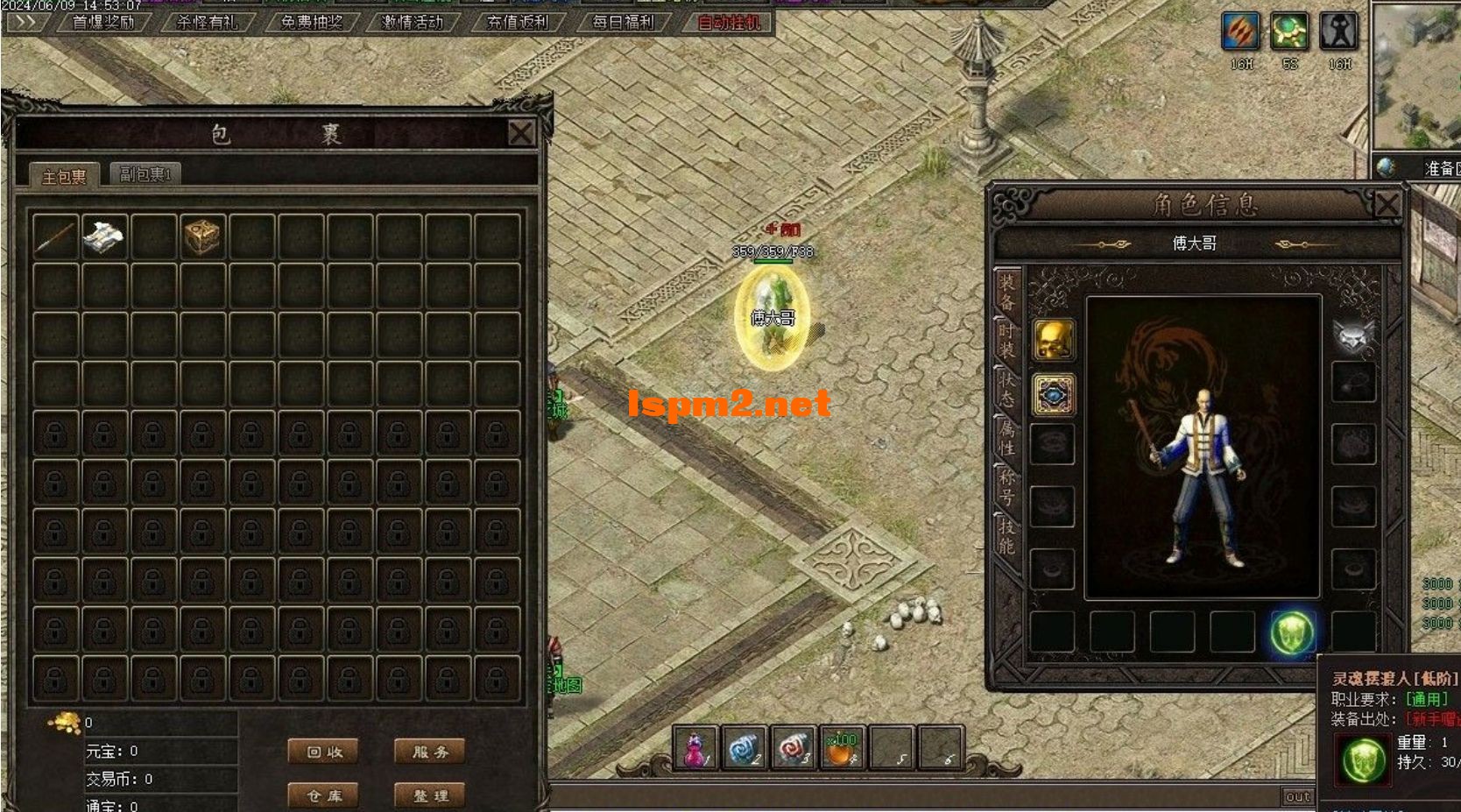This screenshot has width=1461, height=812.
Task: Select the white scroll item in the bag
Action: point(103,237)
